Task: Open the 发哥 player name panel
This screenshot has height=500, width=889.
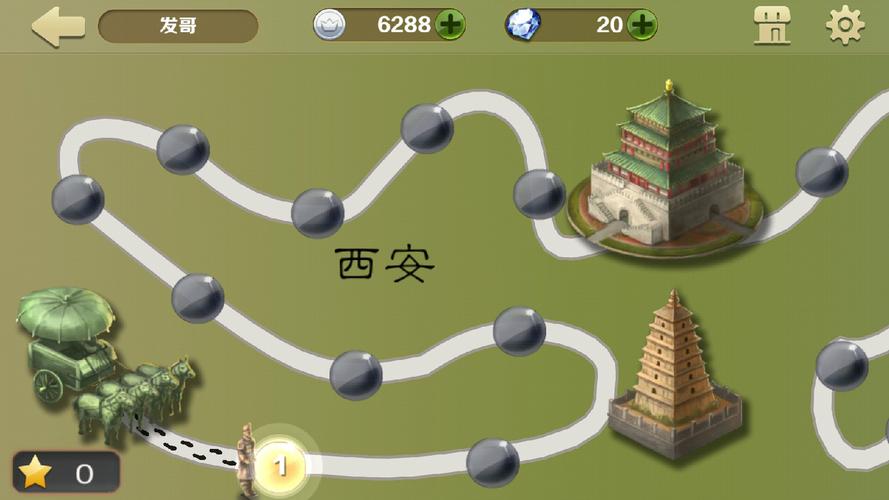Action: [178, 26]
